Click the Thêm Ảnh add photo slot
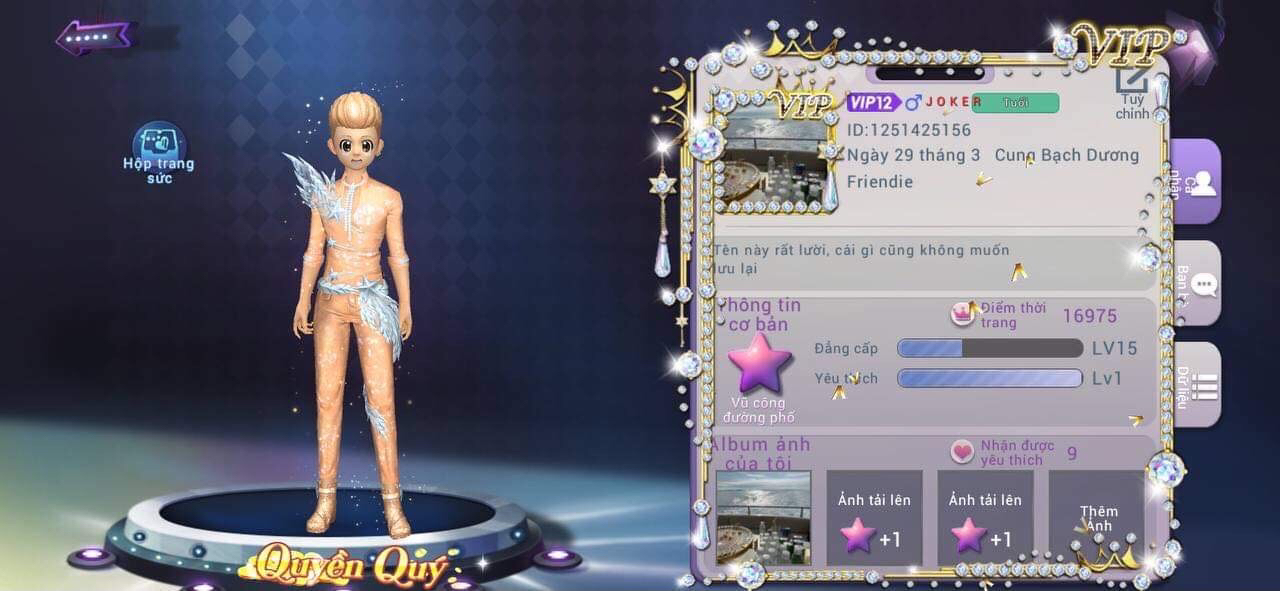1280x591 pixels. click(1097, 517)
